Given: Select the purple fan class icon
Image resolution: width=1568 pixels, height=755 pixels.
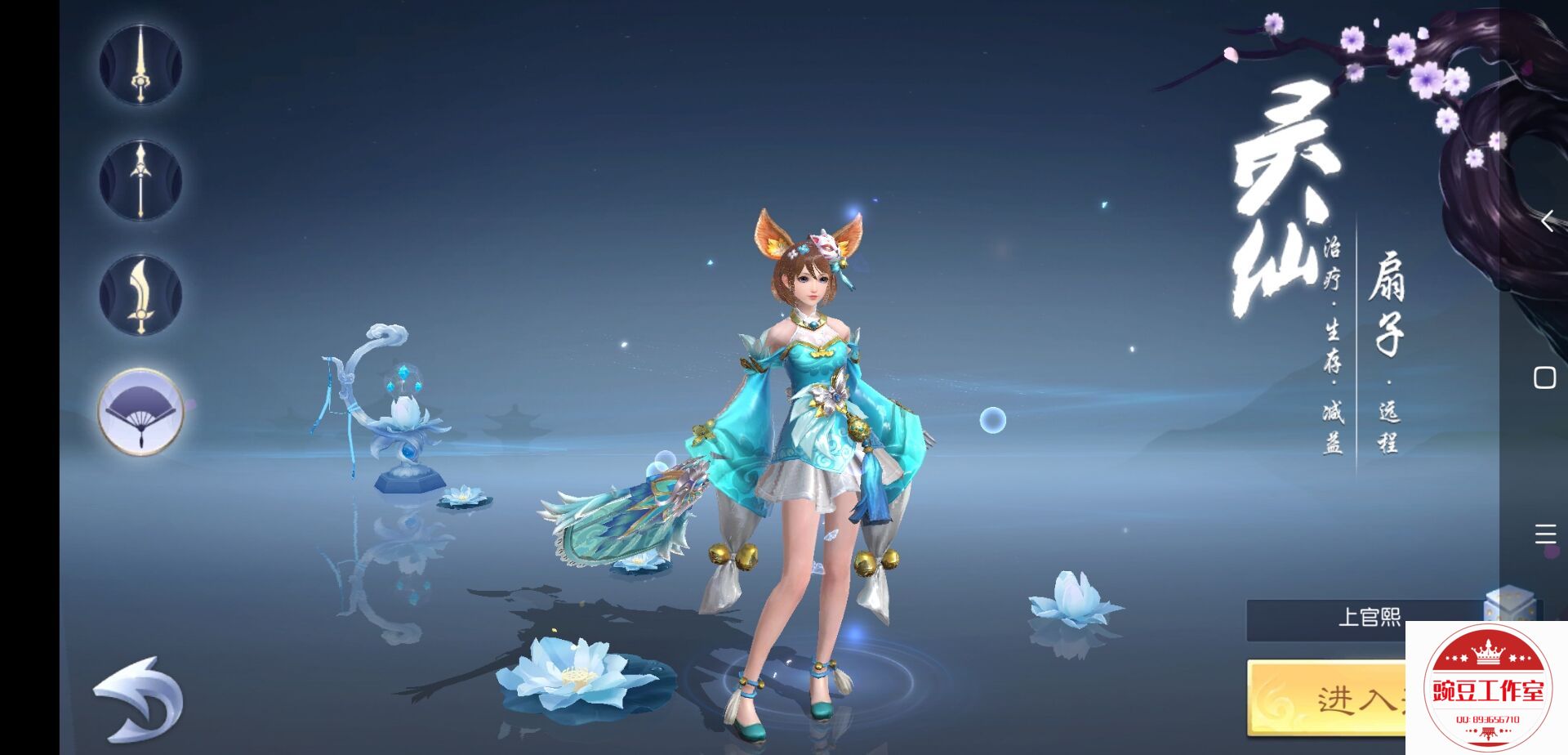Looking at the screenshot, I should (x=140, y=411).
